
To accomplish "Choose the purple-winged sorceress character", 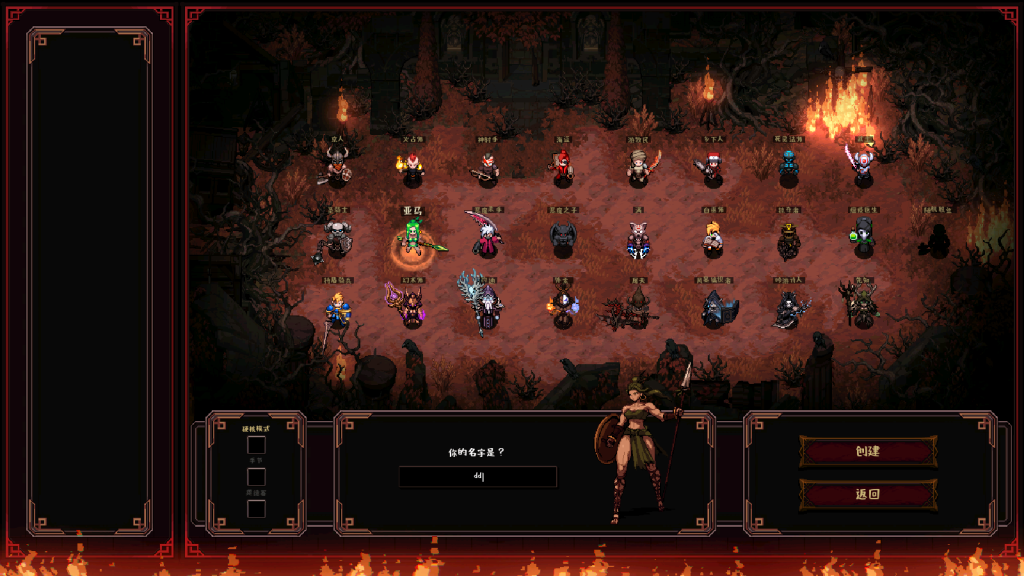I will tap(411, 307).
